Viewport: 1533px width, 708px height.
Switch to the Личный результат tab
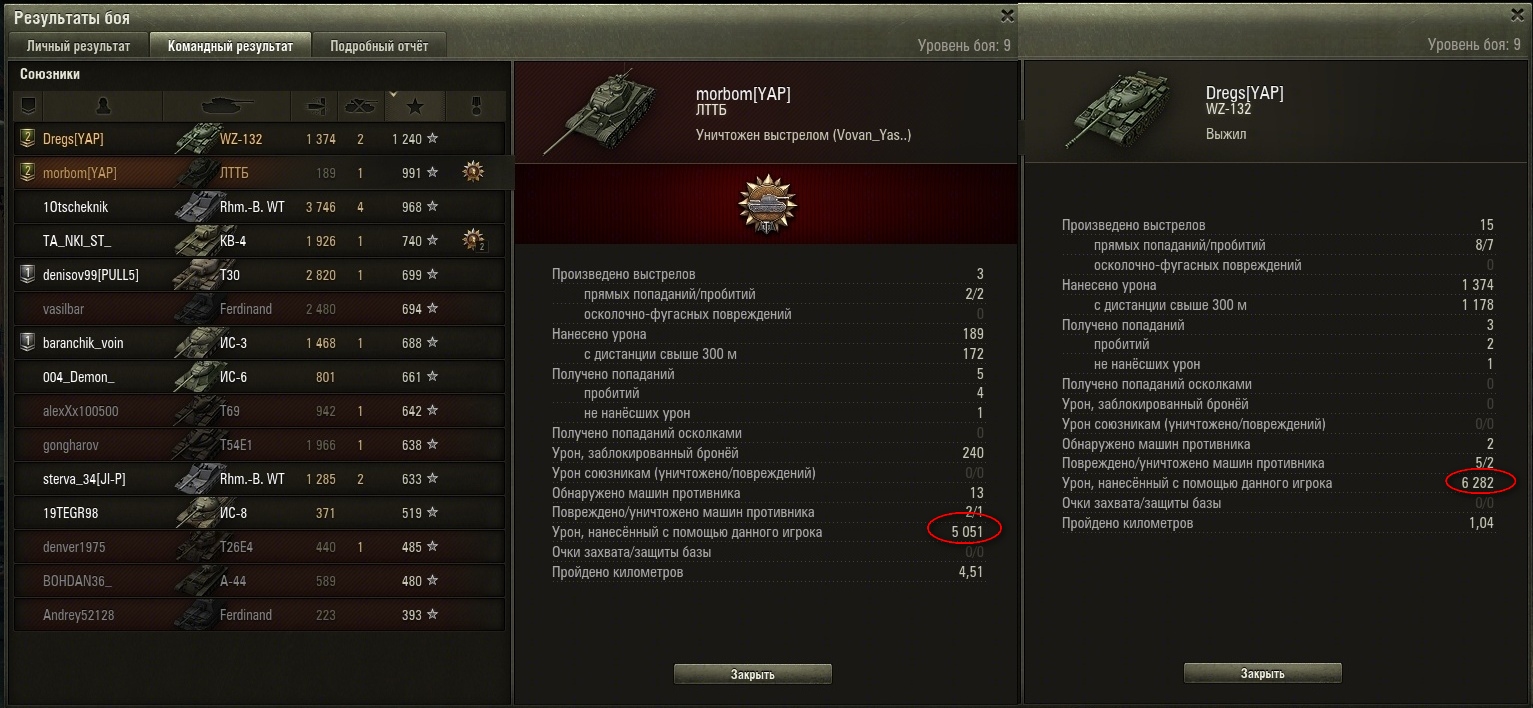click(79, 46)
